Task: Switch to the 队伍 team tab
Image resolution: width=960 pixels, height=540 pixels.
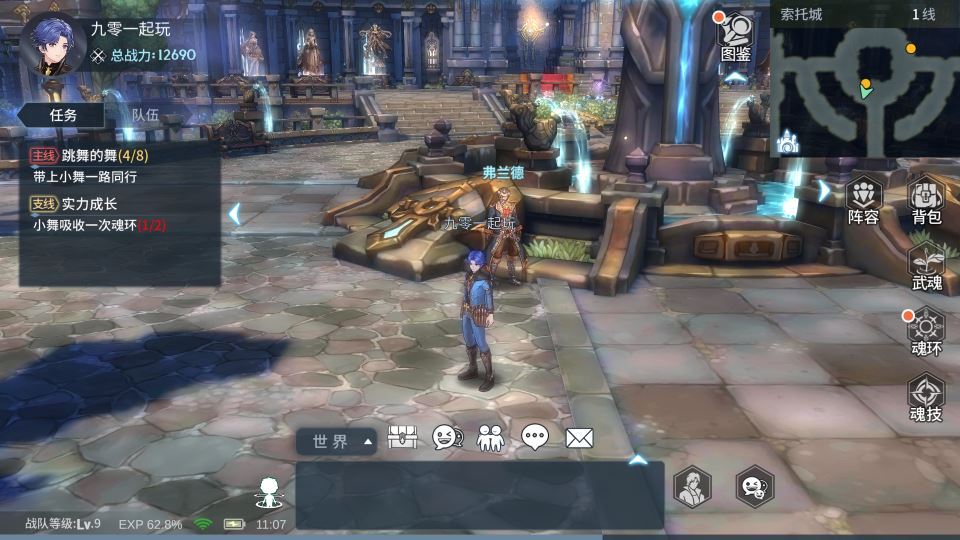Action: pyautogui.click(x=146, y=115)
